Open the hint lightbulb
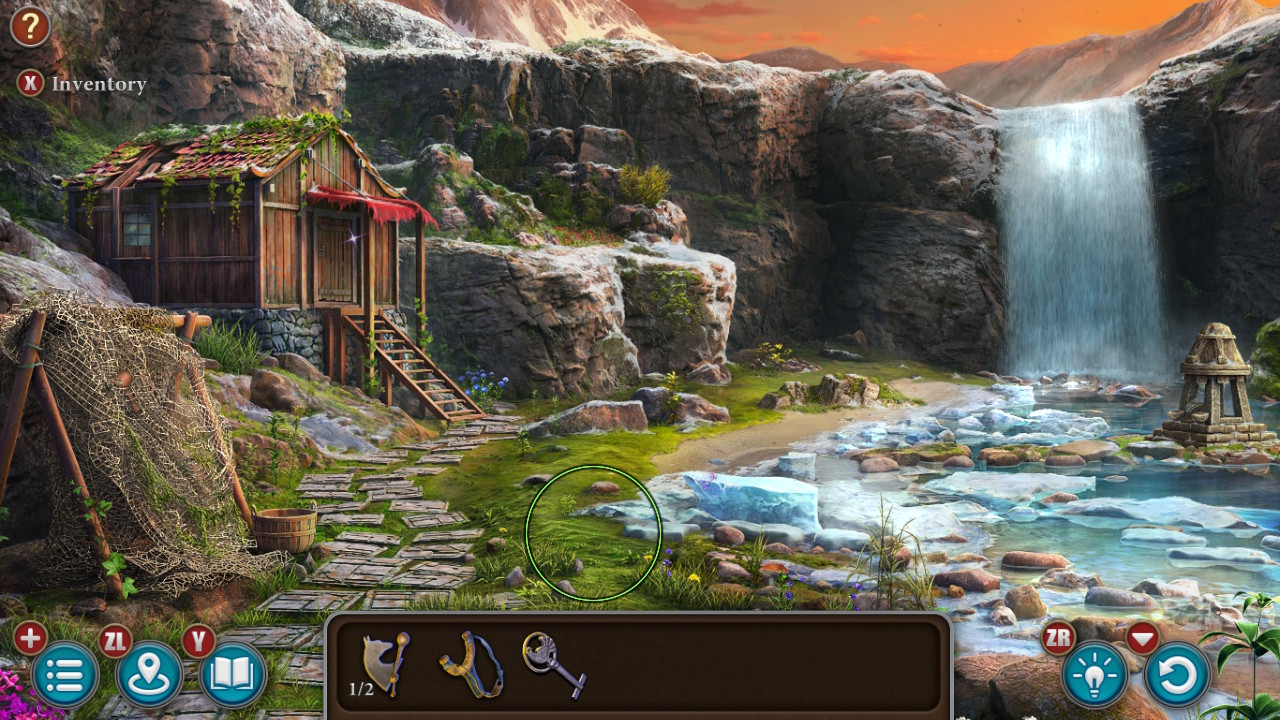This screenshot has width=1280, height=720. tap(1097, 674)
